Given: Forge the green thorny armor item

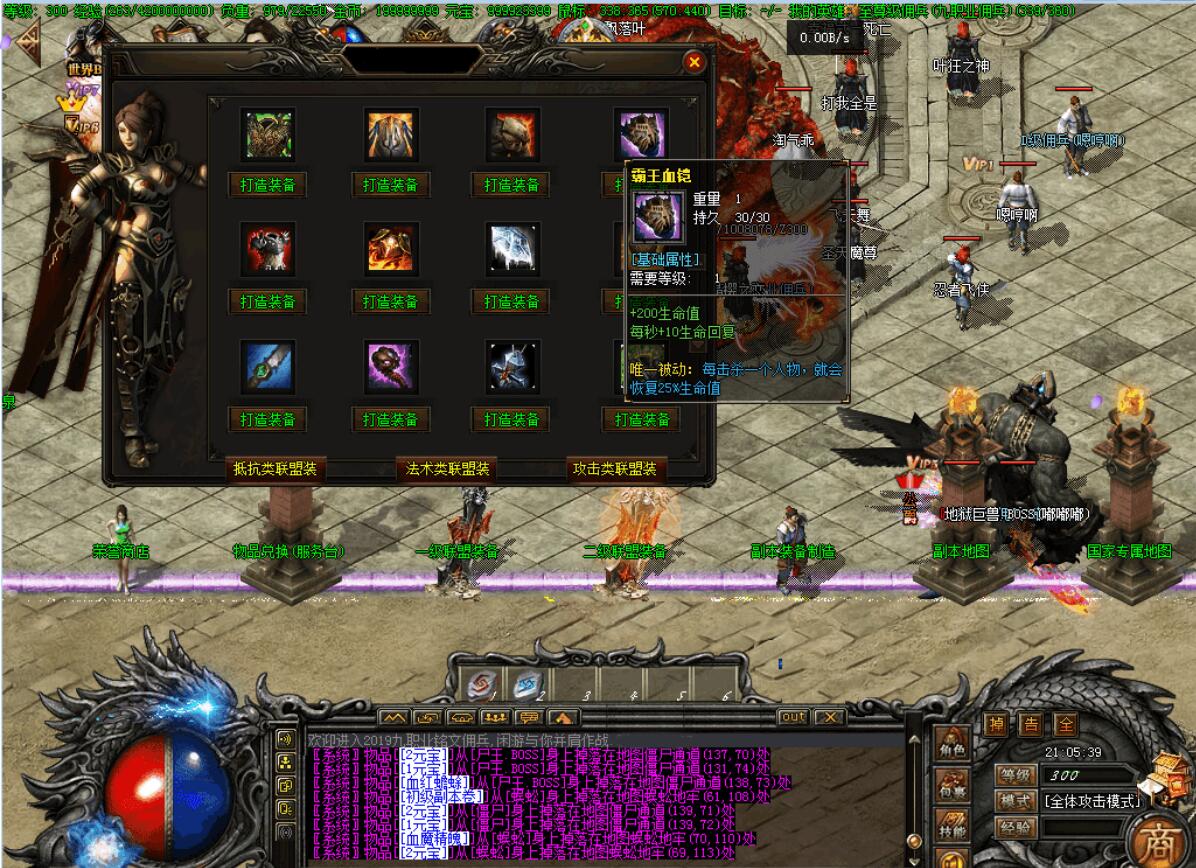Looking at the screenshot, I should coord(267,185).
